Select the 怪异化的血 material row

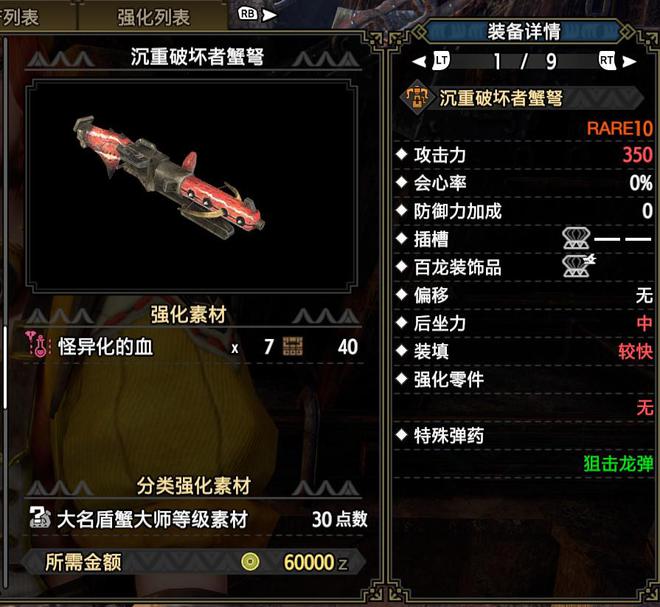click(x=190, y=347)
